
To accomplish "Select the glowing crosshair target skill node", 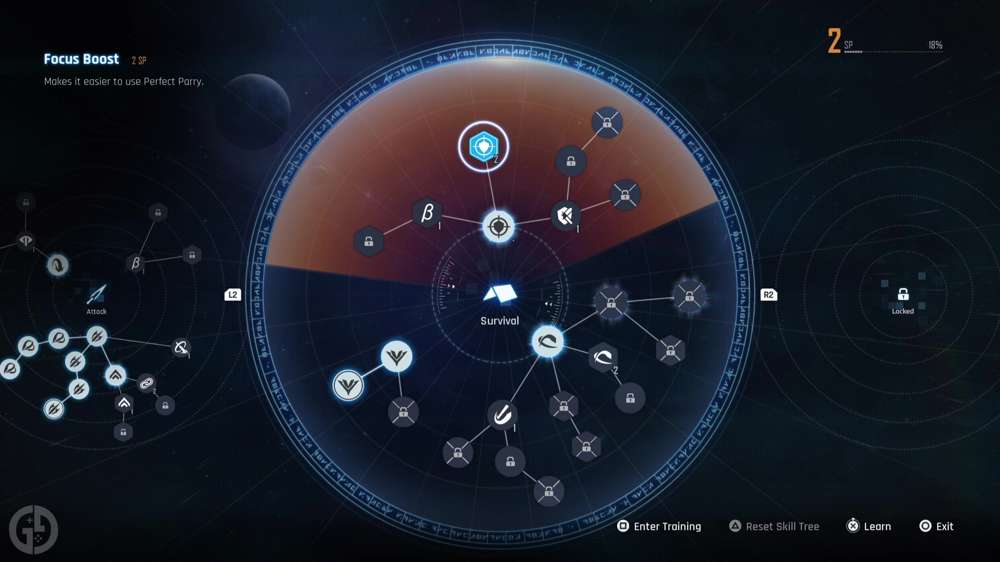I will (x=498, y=226).
